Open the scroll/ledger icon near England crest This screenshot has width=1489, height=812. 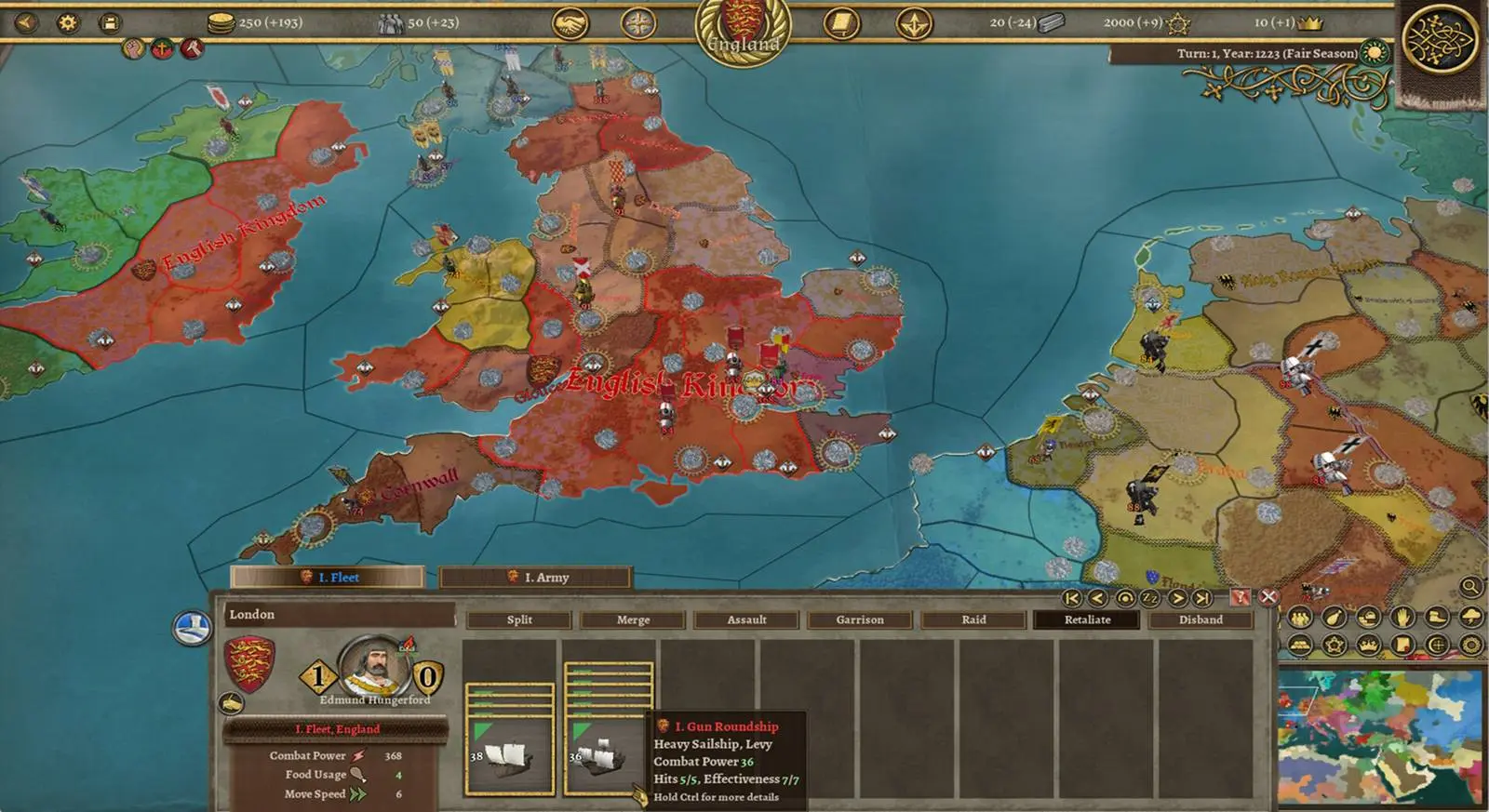click(842, 23)
